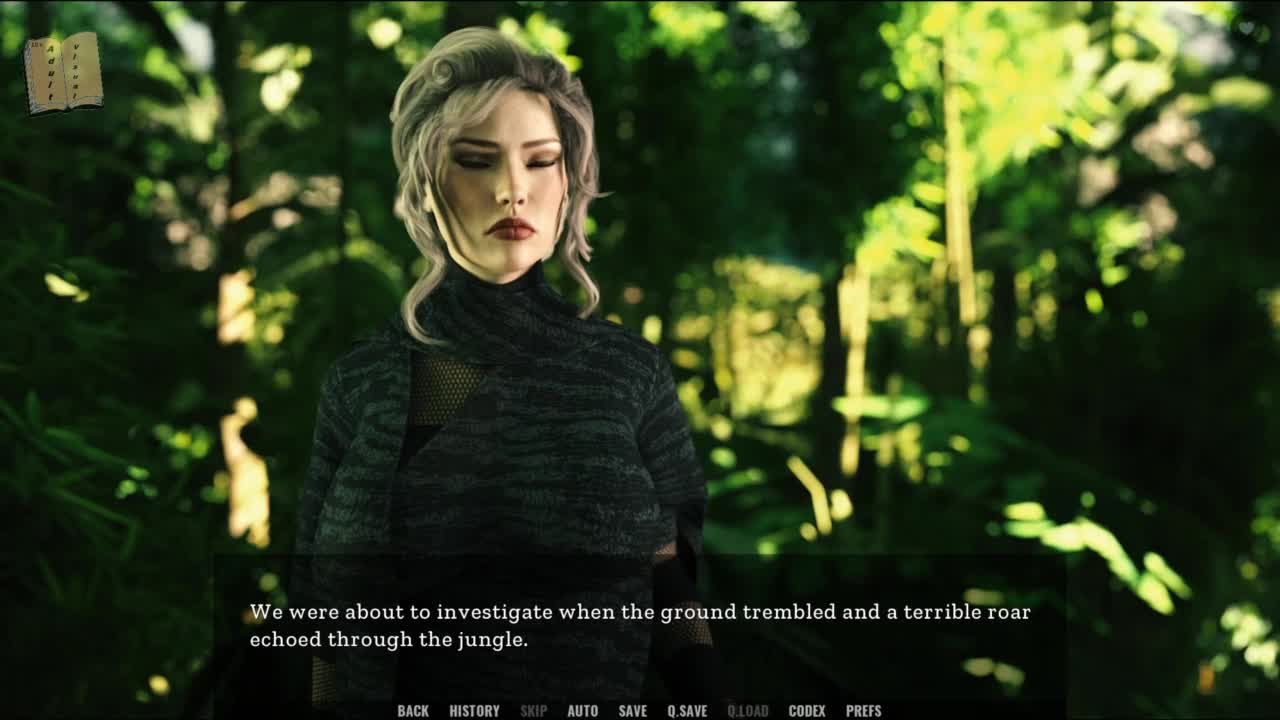The height and width of the screenshot is (720, 1280).
Task: Open the Save game menu
Action: click(x=632, y=711)
